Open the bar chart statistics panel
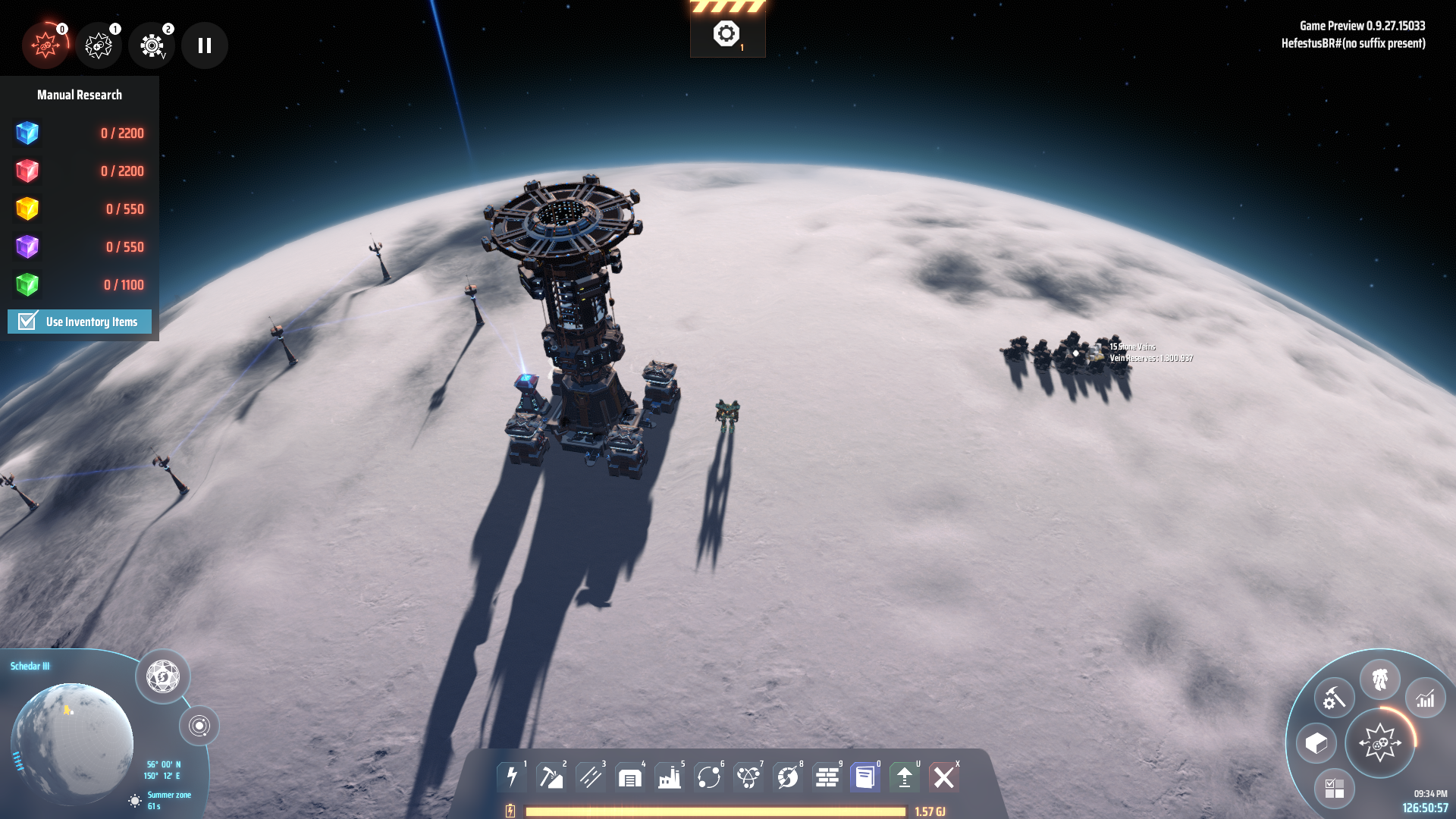The height and width of the screenshot is (819, 1456). pos(1426,698)
